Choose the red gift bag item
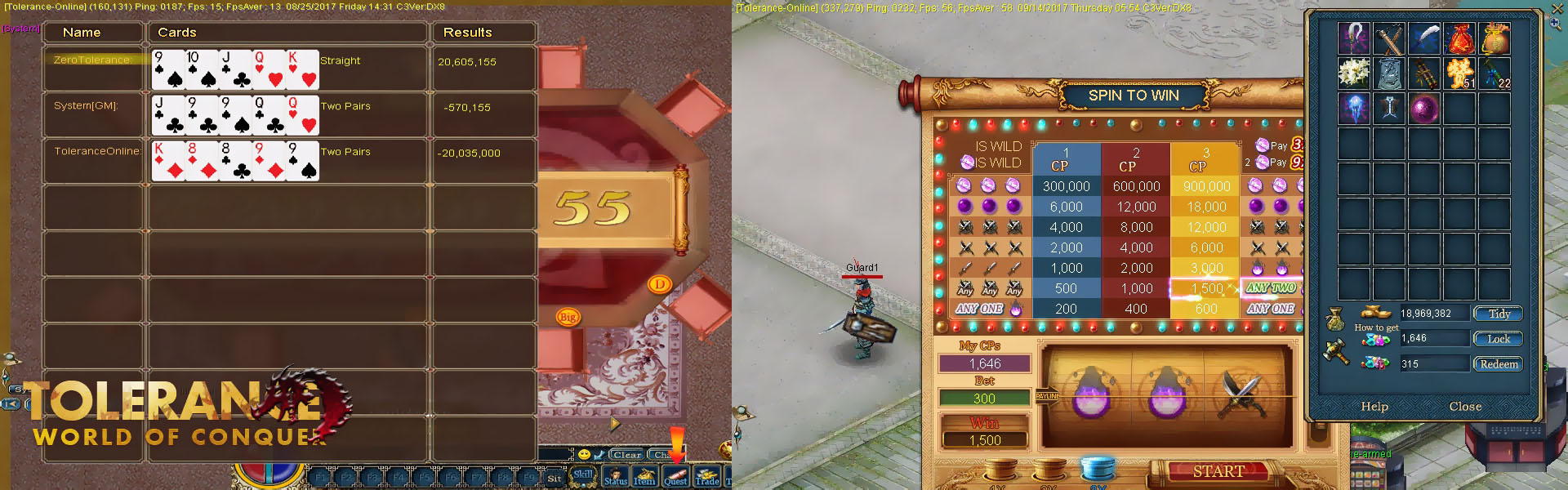1568x490 pixels. tap(1459, 38)
